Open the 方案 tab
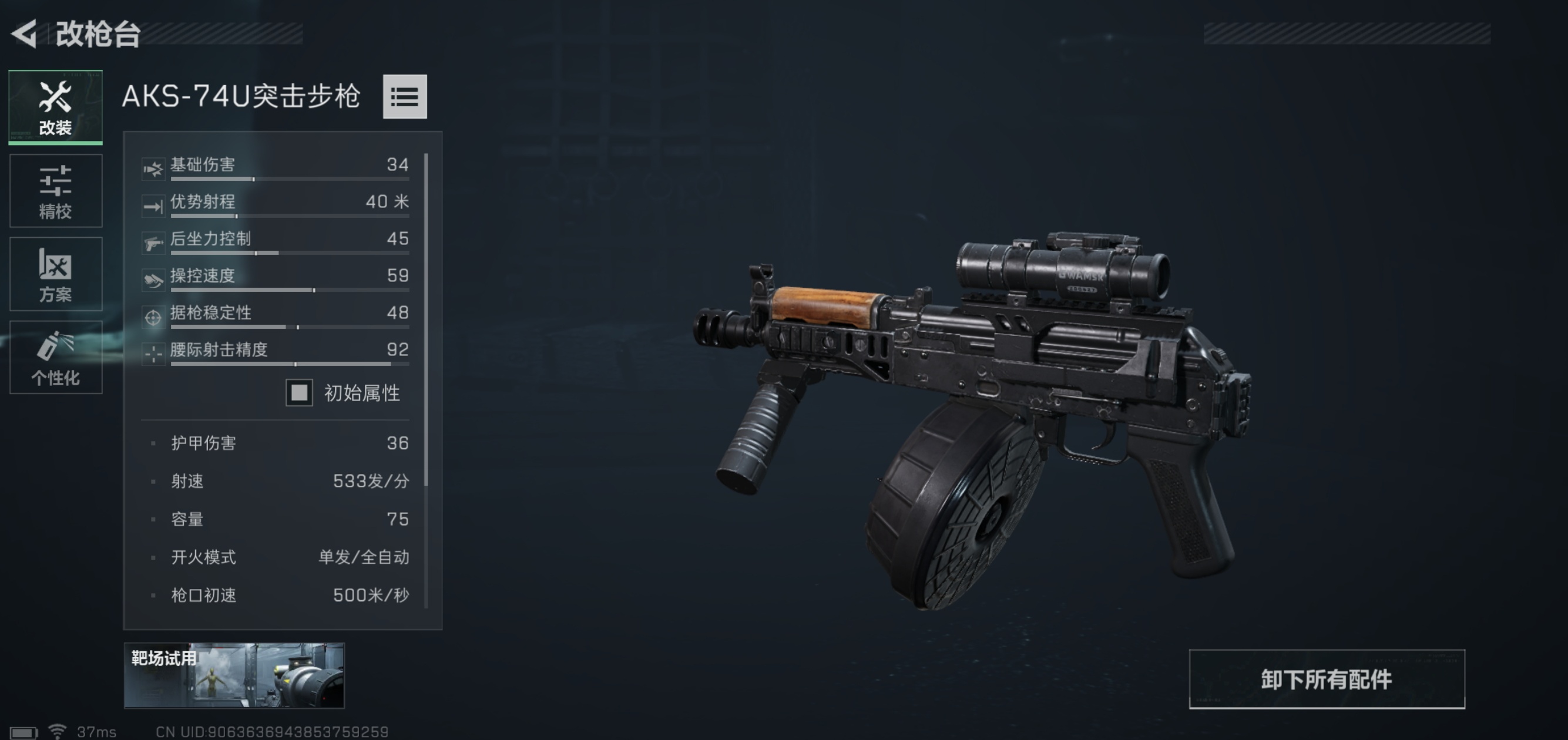Screen dimensions: 1568x740 (x=55, y=274)
